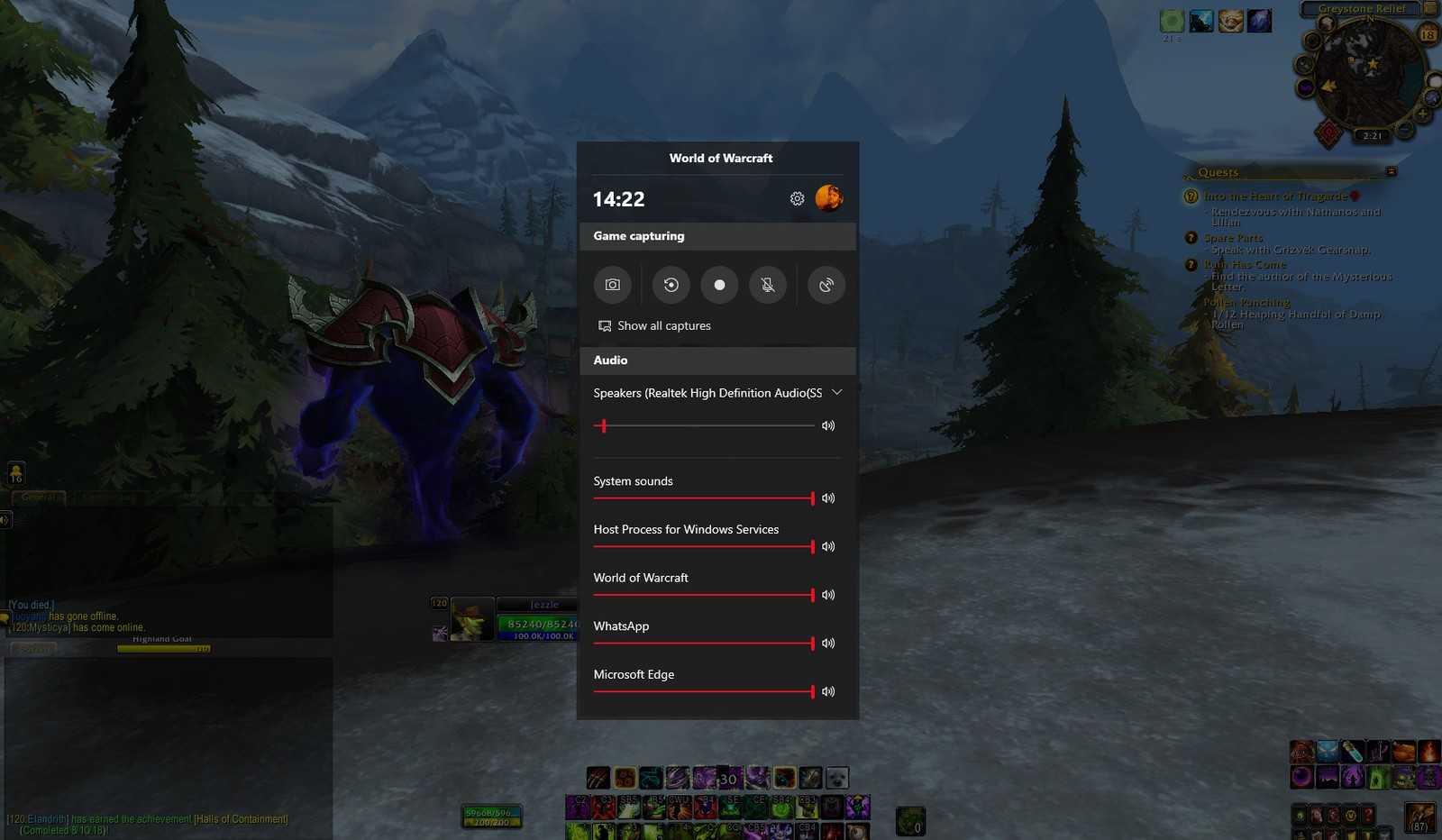
Task: Start recording with the record button
Action: pyautogui.click(x=719, y=285)
